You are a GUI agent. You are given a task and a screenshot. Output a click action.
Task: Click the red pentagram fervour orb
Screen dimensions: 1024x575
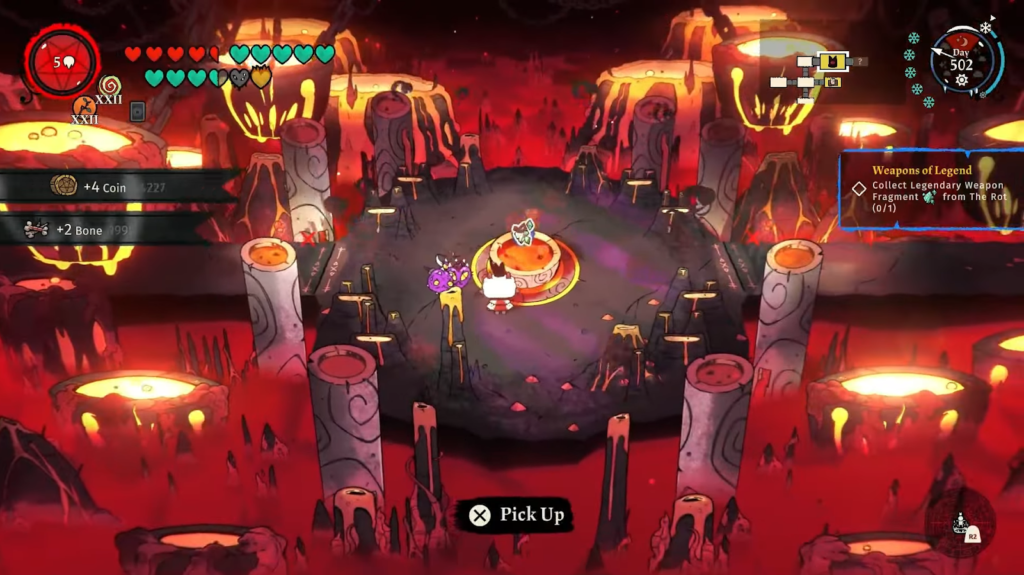[x=61, y=62]
